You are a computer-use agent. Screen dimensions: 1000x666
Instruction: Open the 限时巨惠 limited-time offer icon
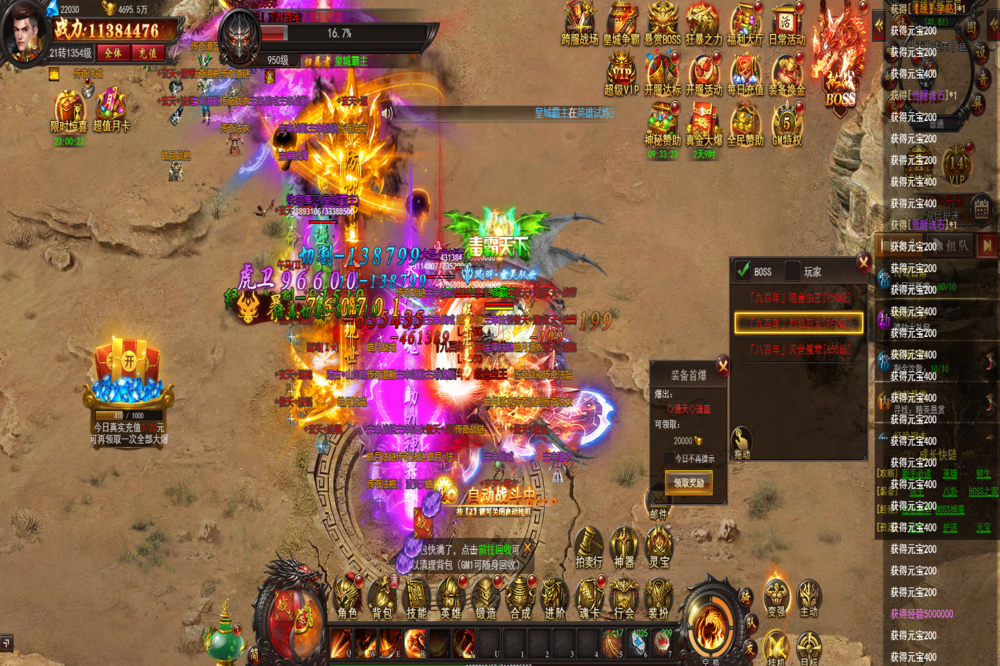pyautogui.click(x=70, y=109)
